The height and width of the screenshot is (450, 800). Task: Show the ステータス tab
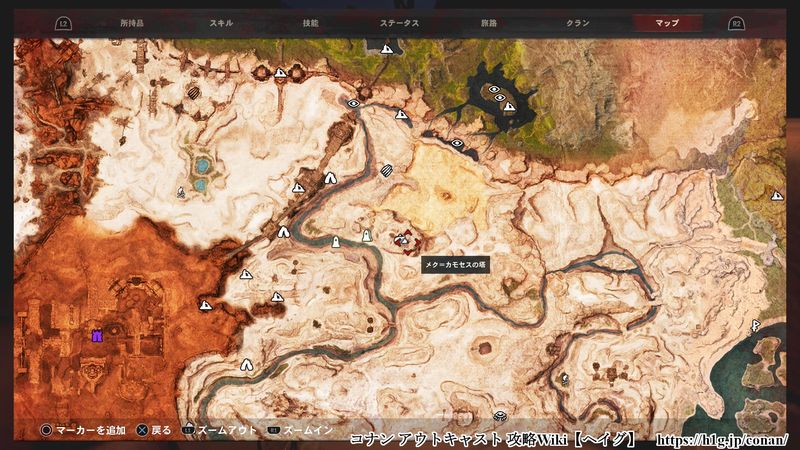click(399, 21)
